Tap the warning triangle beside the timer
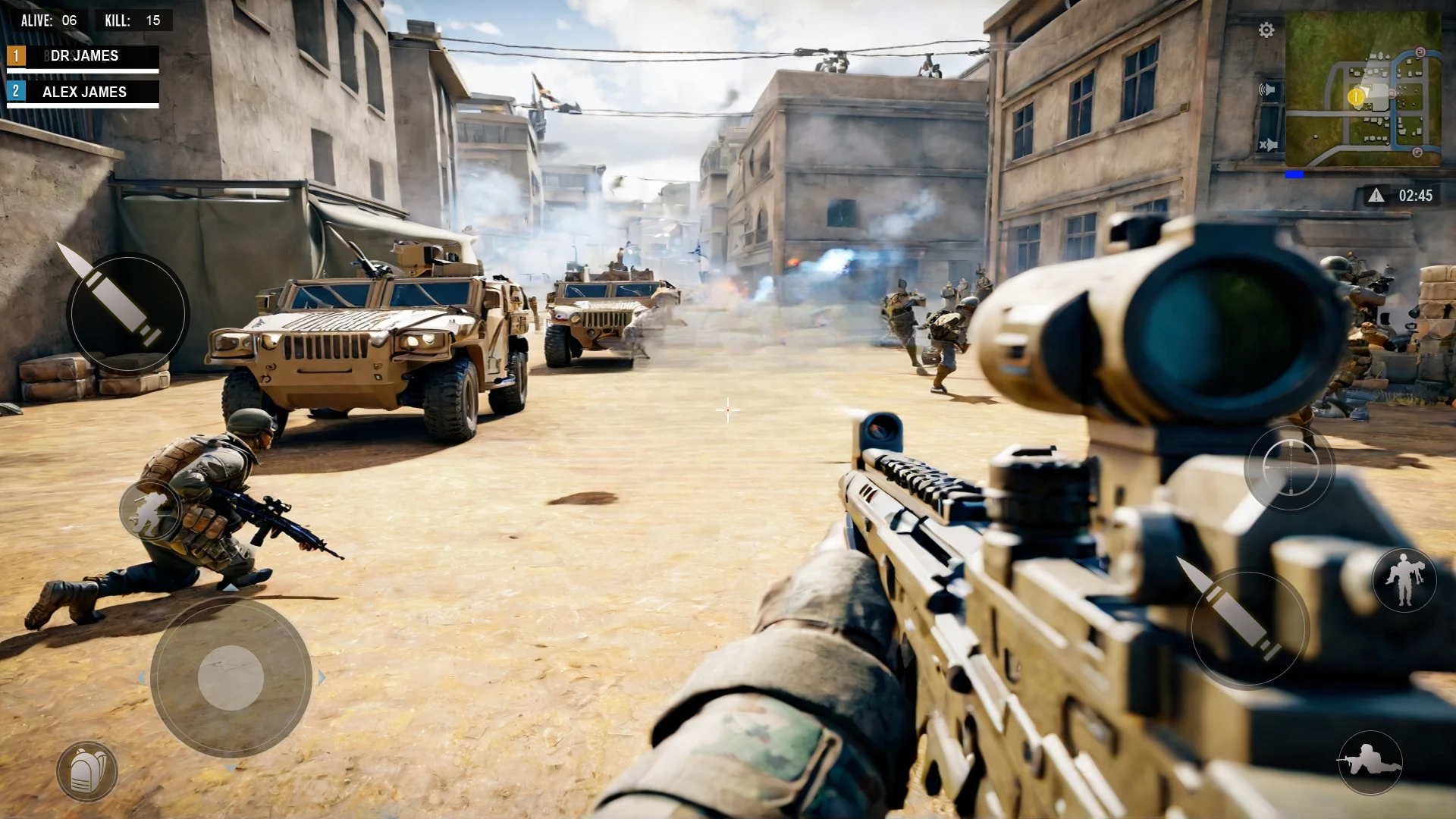 click(1376, 196)
